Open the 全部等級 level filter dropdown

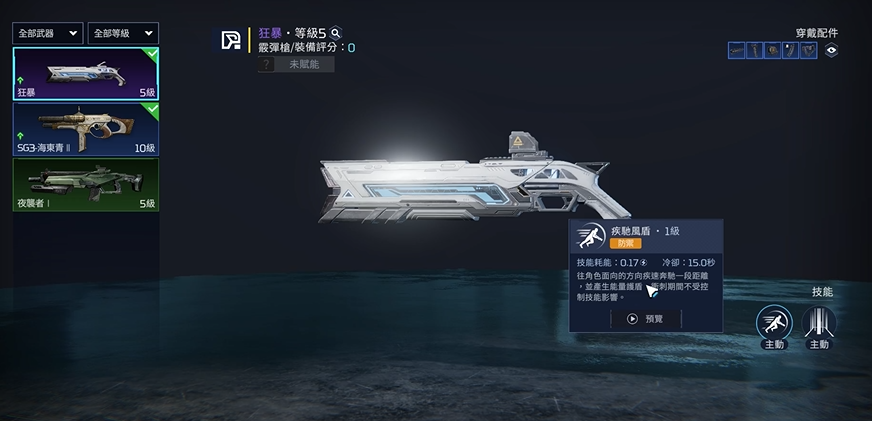122,33
